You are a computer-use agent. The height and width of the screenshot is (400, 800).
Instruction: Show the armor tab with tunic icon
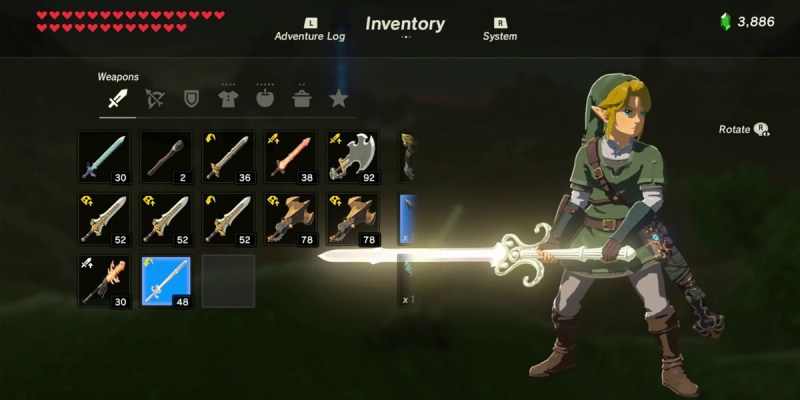click(228, 99)
